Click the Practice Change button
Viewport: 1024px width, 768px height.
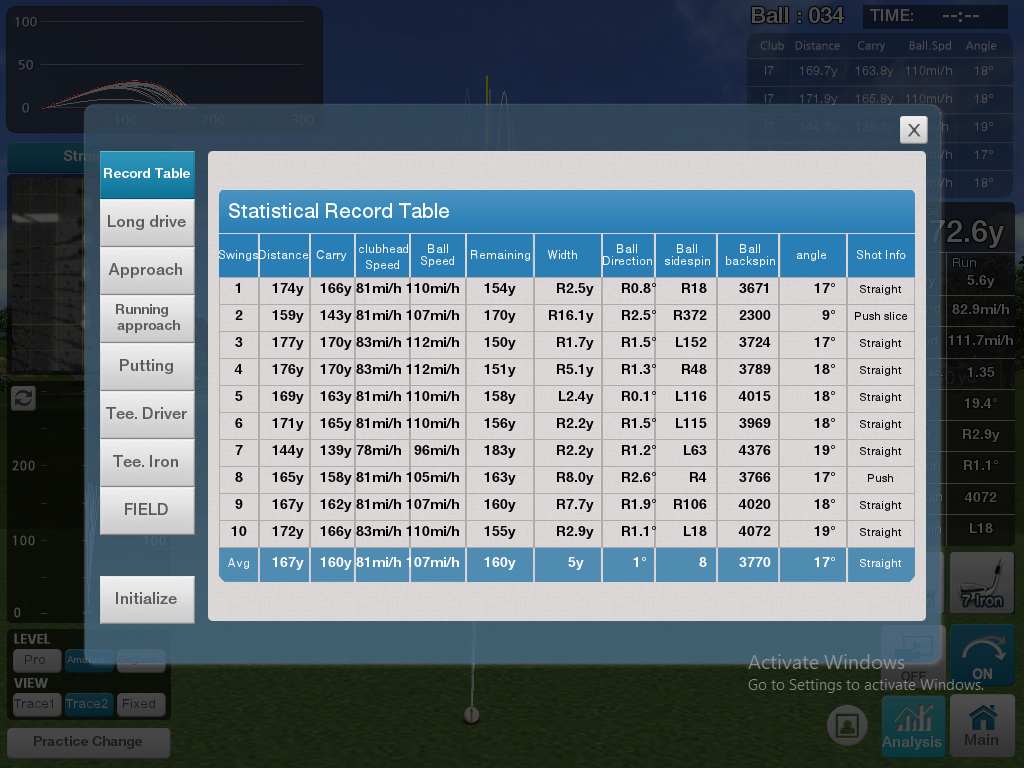point(88,742)
